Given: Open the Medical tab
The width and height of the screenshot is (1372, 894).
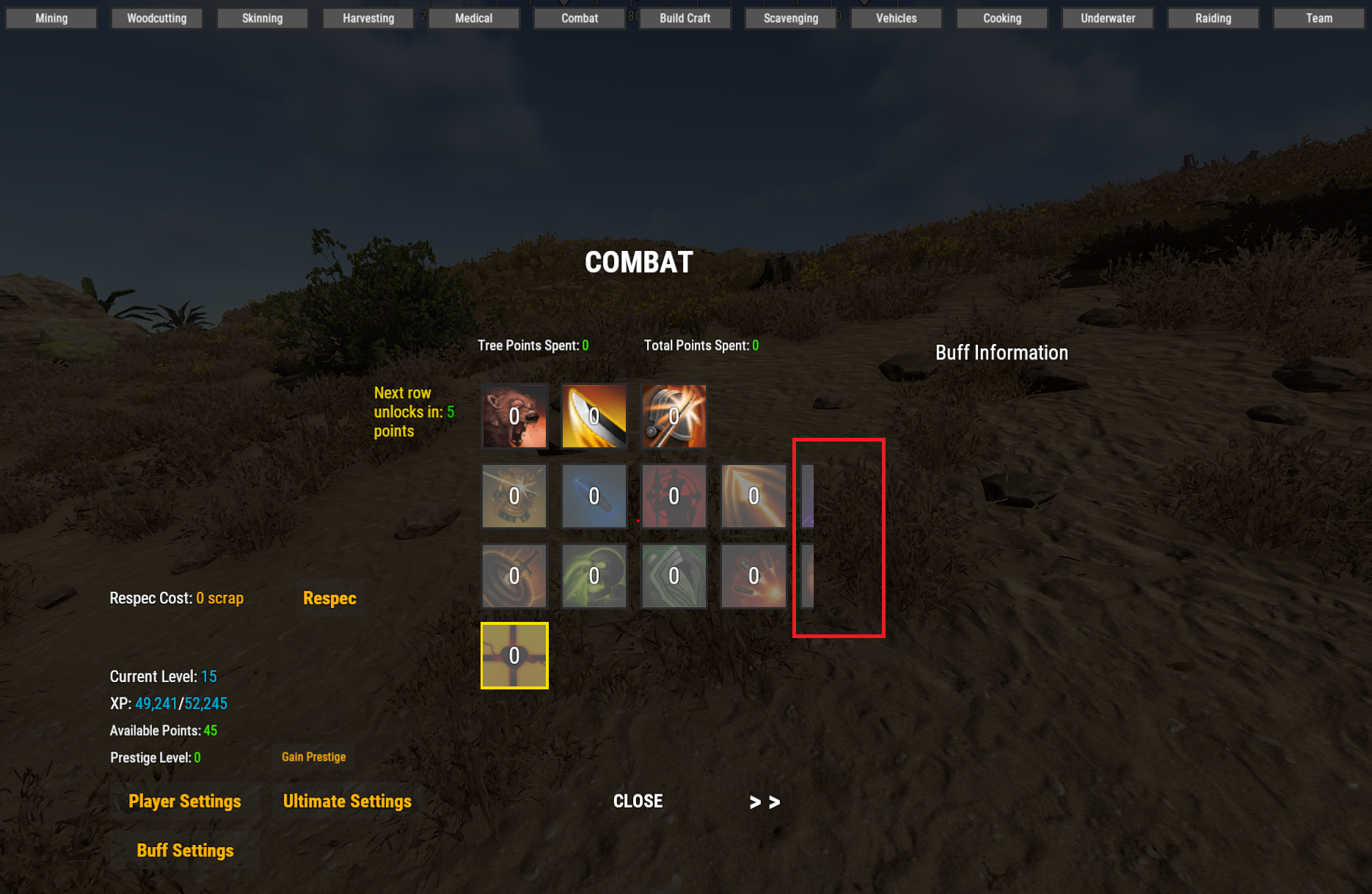Looking at the screenshot, I should (x=473, y=18).
